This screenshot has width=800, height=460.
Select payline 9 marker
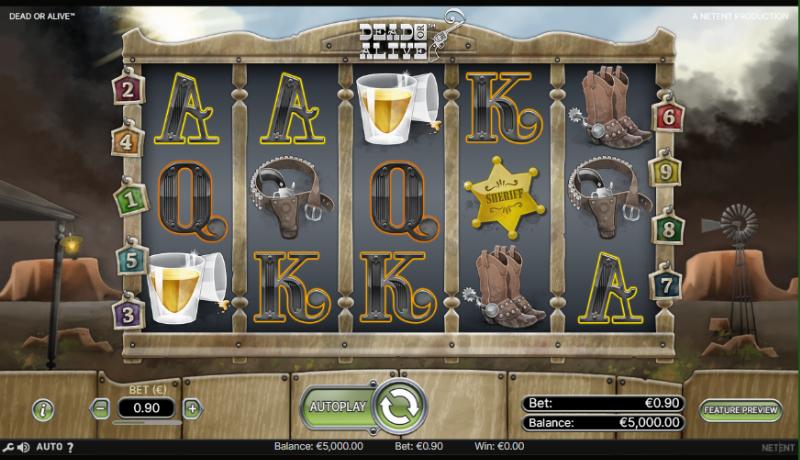click(668, 172)
